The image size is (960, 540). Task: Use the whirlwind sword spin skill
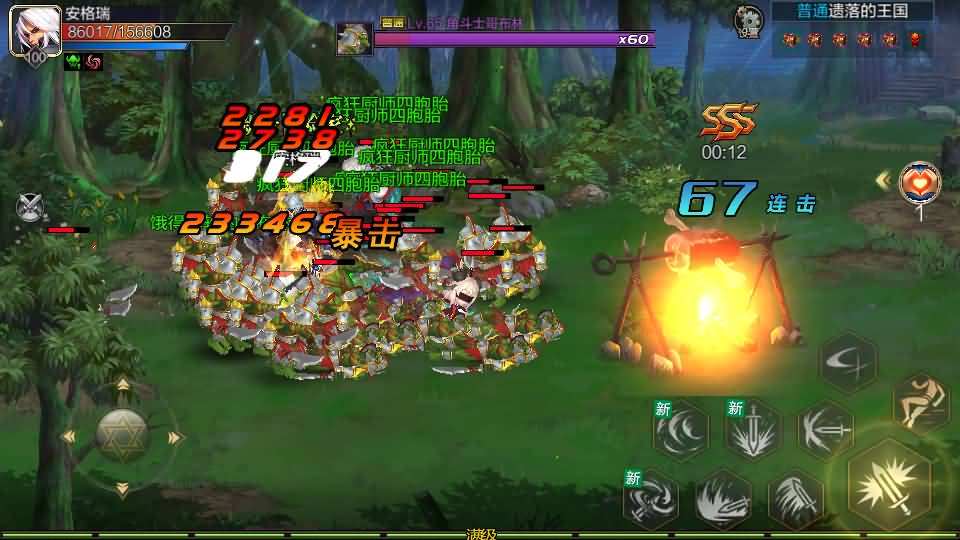pyautogui.click(x=651, y=497)
